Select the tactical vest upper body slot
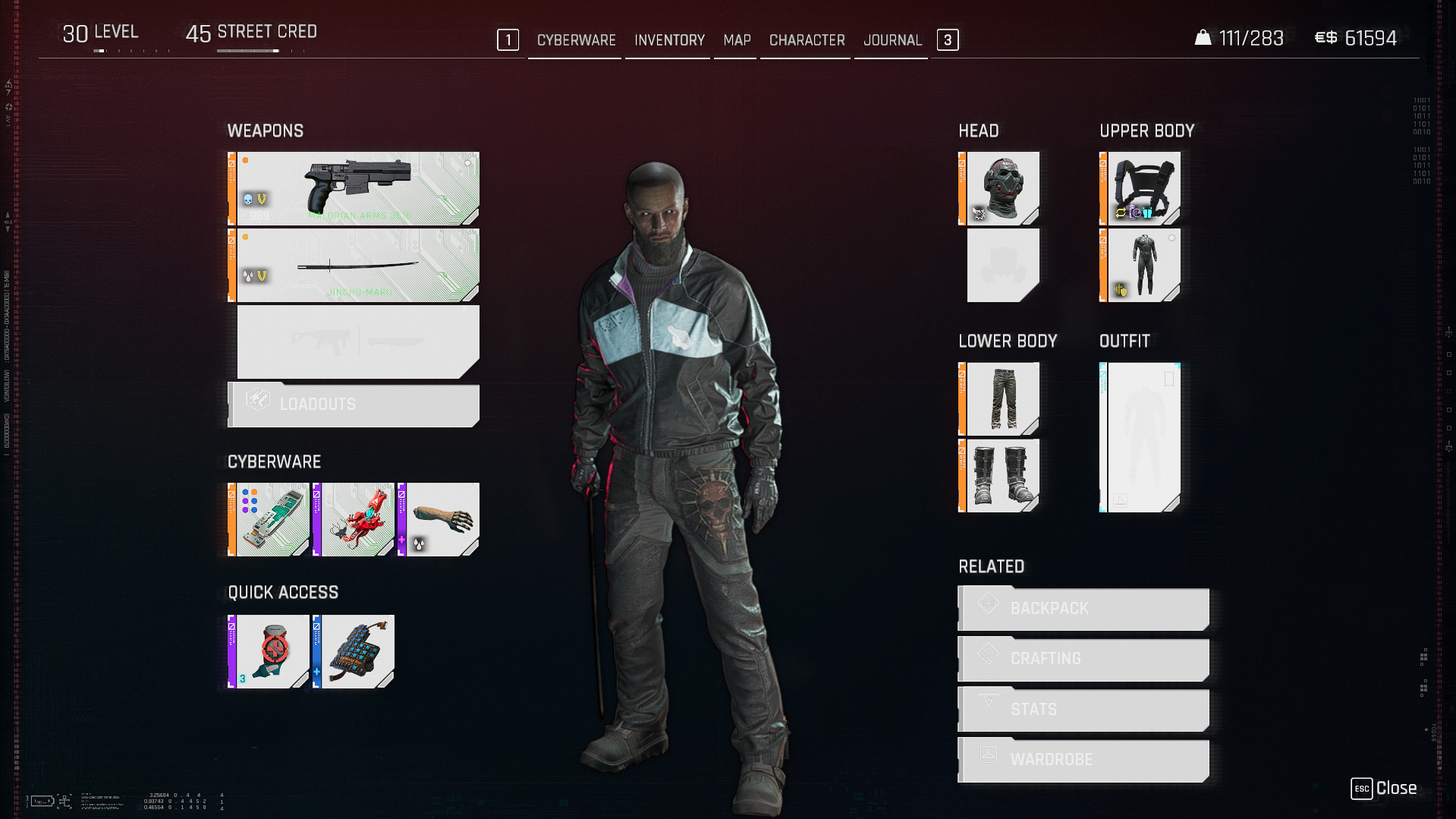 coord(1142,188)
